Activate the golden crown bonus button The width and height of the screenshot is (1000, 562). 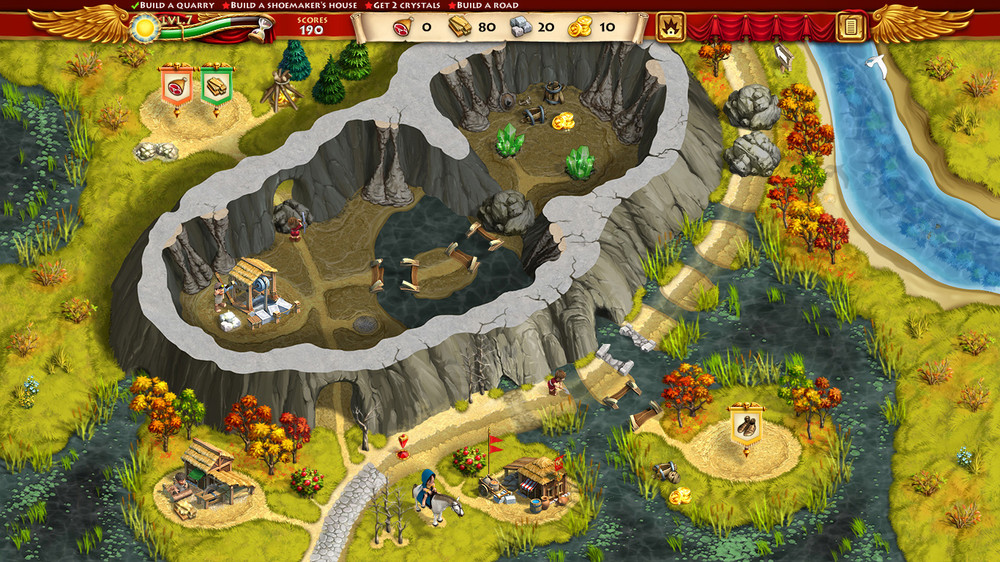pos(670,27)
